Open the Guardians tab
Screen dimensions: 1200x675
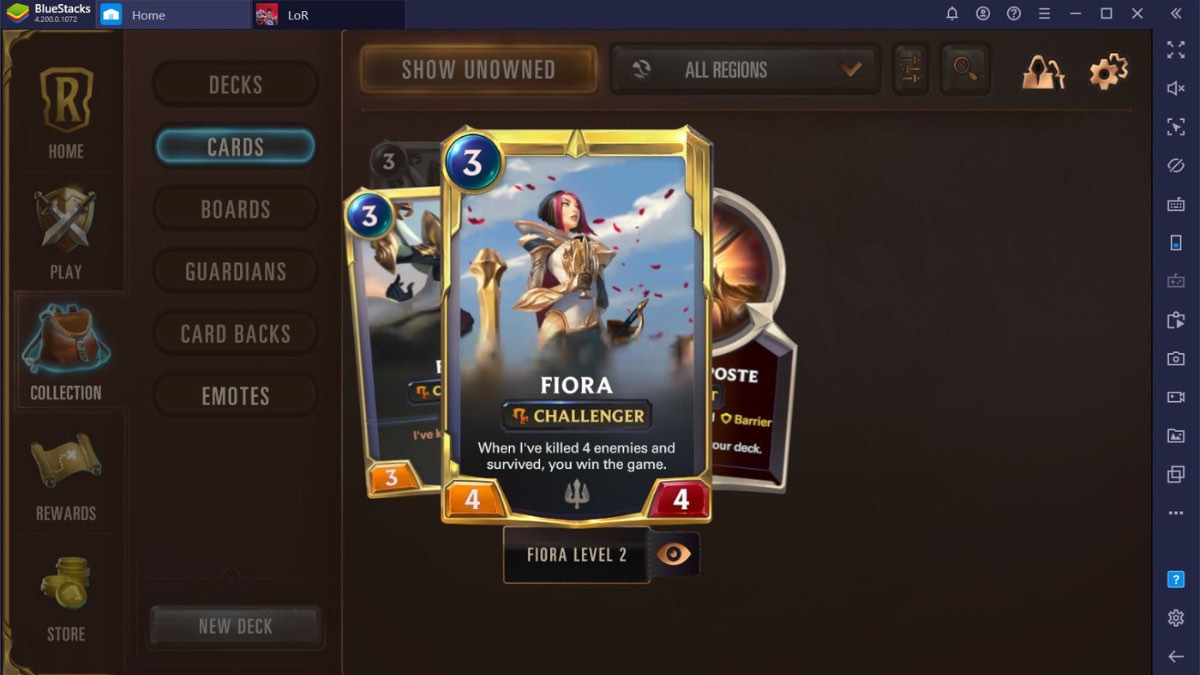pos(235,271)
